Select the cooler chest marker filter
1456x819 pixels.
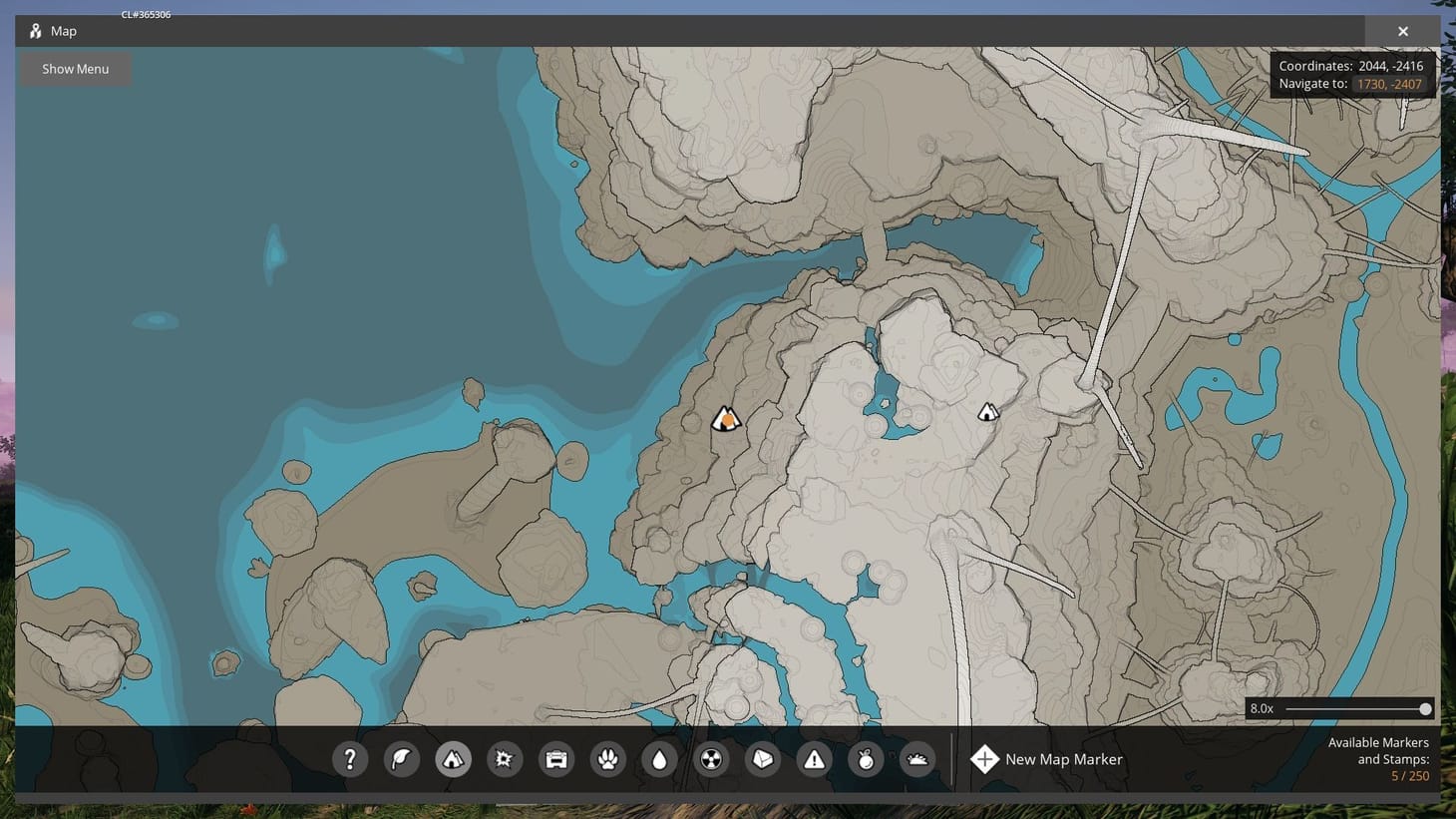click(556, 759)
